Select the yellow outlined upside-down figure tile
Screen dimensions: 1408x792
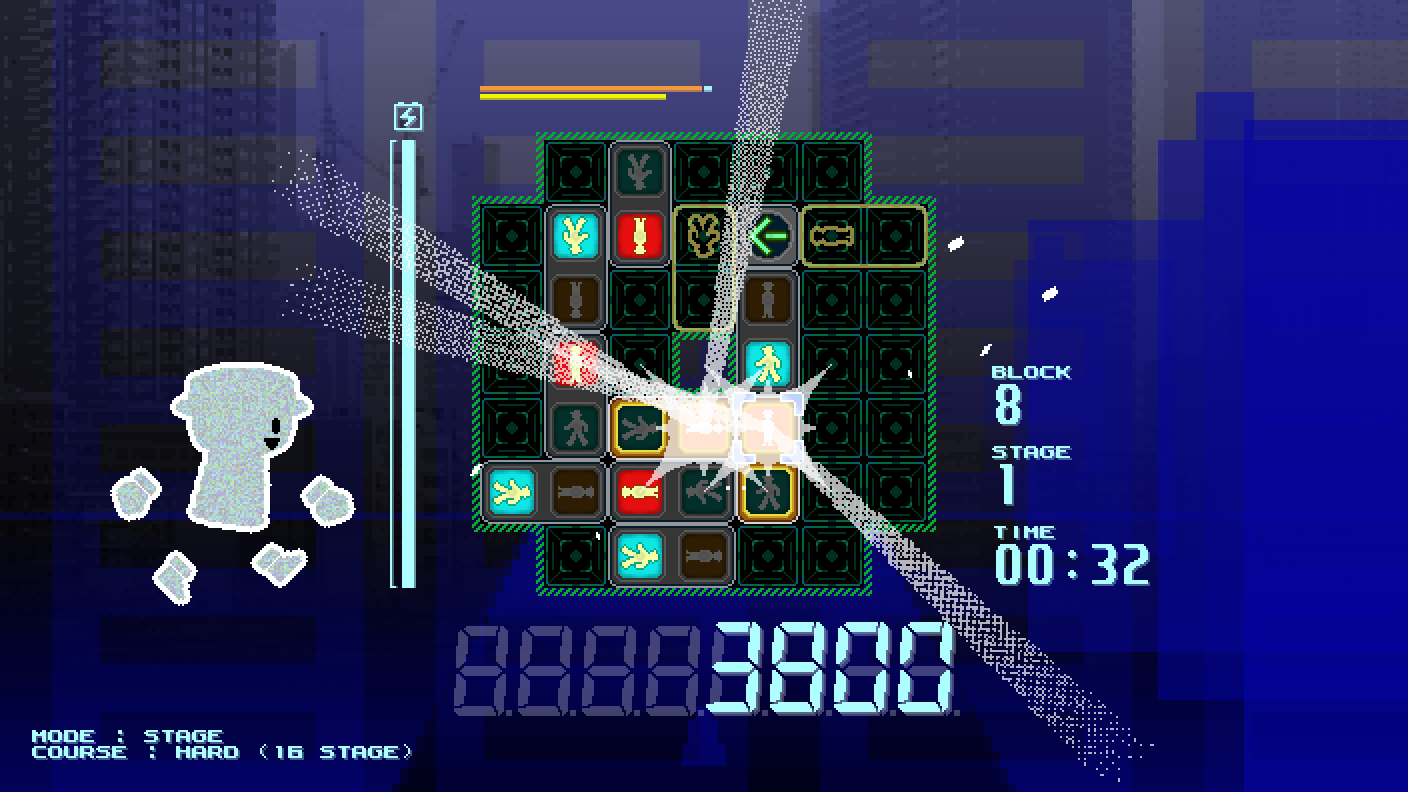point(703,237)
